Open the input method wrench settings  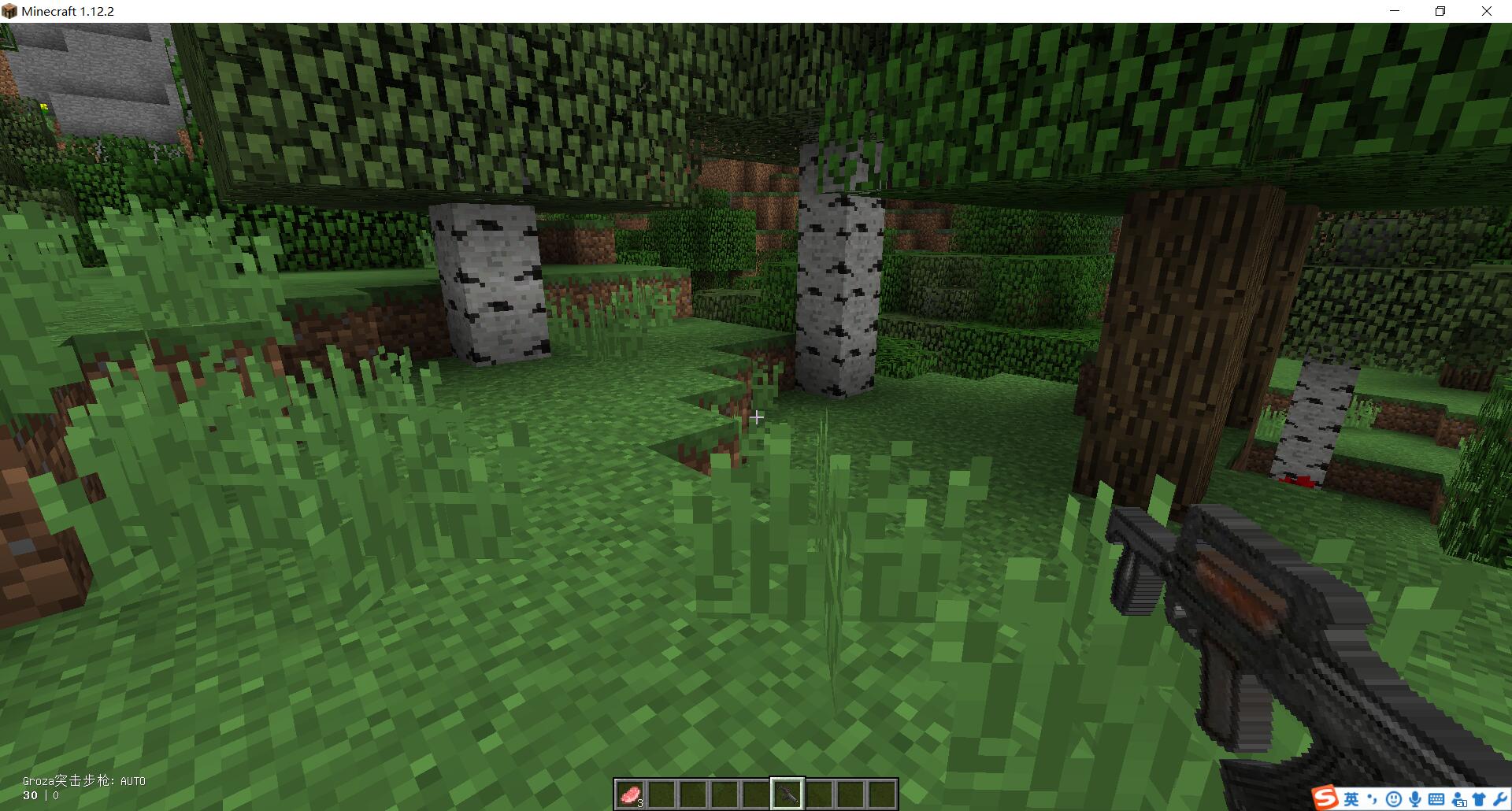tap(1499, 800)
